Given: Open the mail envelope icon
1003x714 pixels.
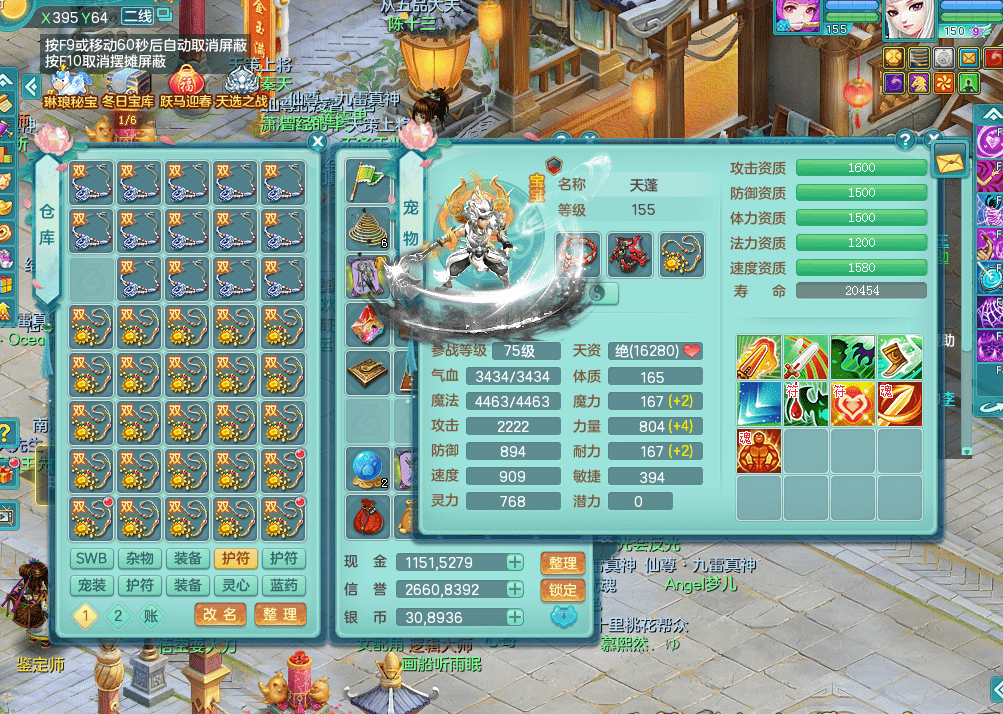Looking at the screenshot, I should point(949,160).
